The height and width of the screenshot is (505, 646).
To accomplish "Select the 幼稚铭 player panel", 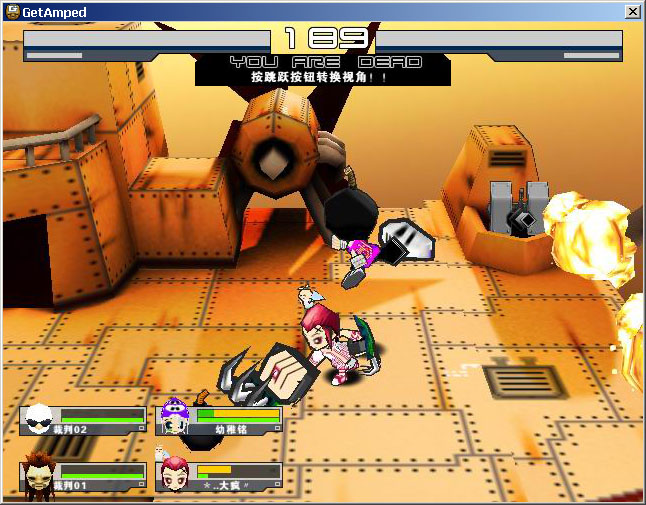I will pyautogui.click(x=222, y=420).
